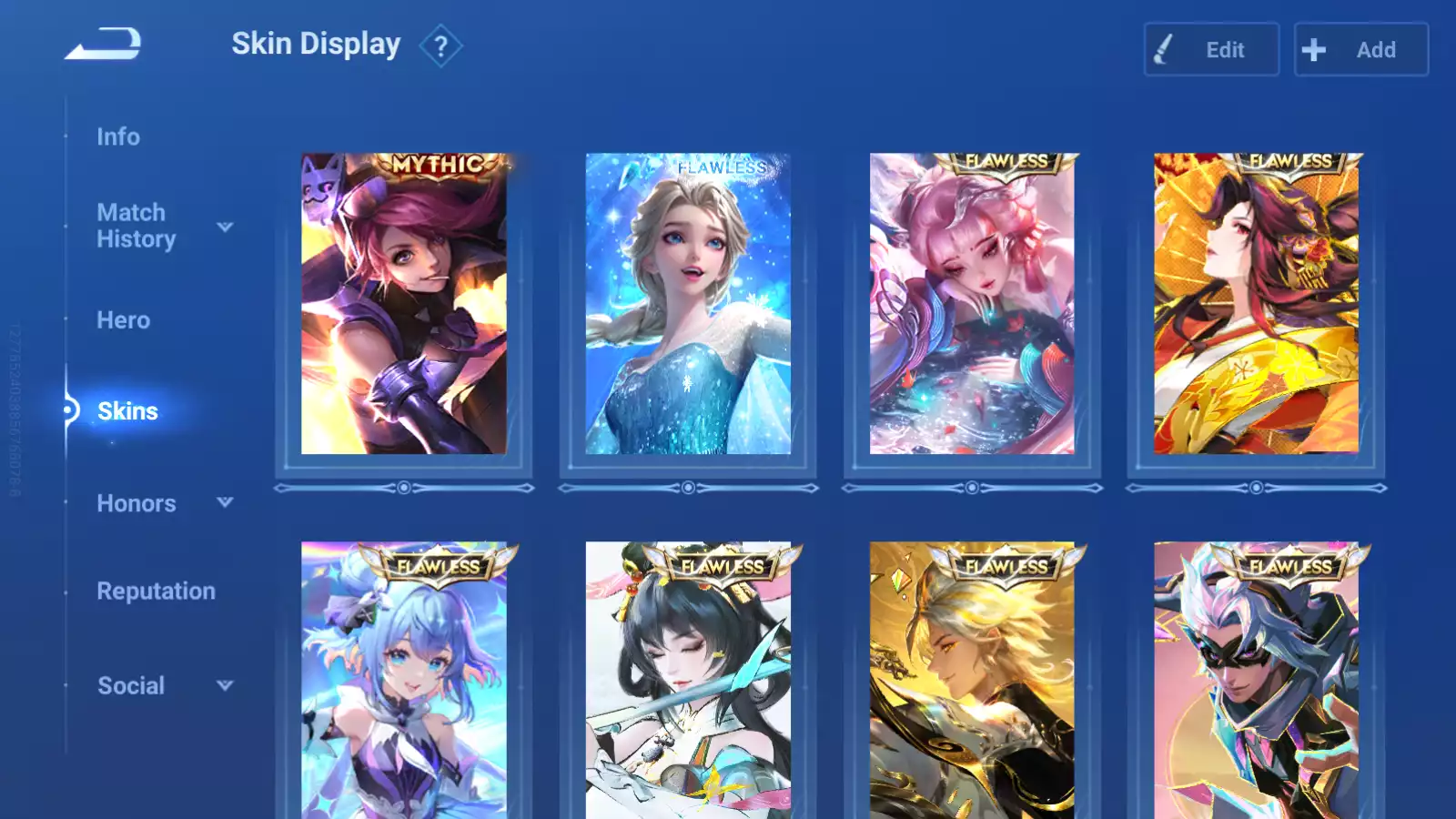Show the Reputation tab
This screenshot has width=1456, height=819.
[156, 591]
